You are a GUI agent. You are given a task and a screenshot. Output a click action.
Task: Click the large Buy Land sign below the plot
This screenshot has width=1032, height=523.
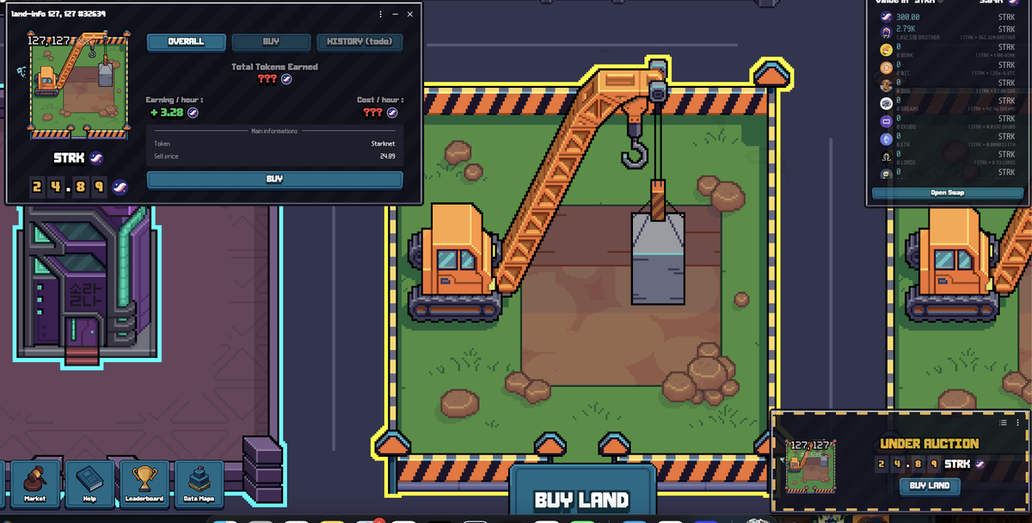point(582,499)
